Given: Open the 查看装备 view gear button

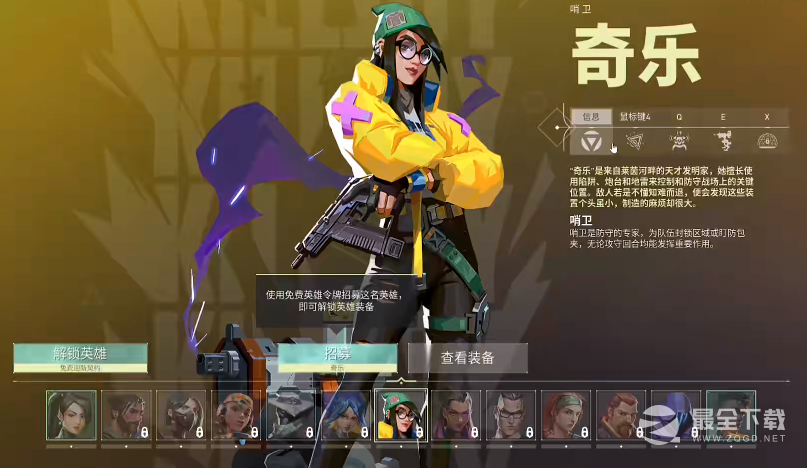Looking at the screenshot, I should click(467, 357).
